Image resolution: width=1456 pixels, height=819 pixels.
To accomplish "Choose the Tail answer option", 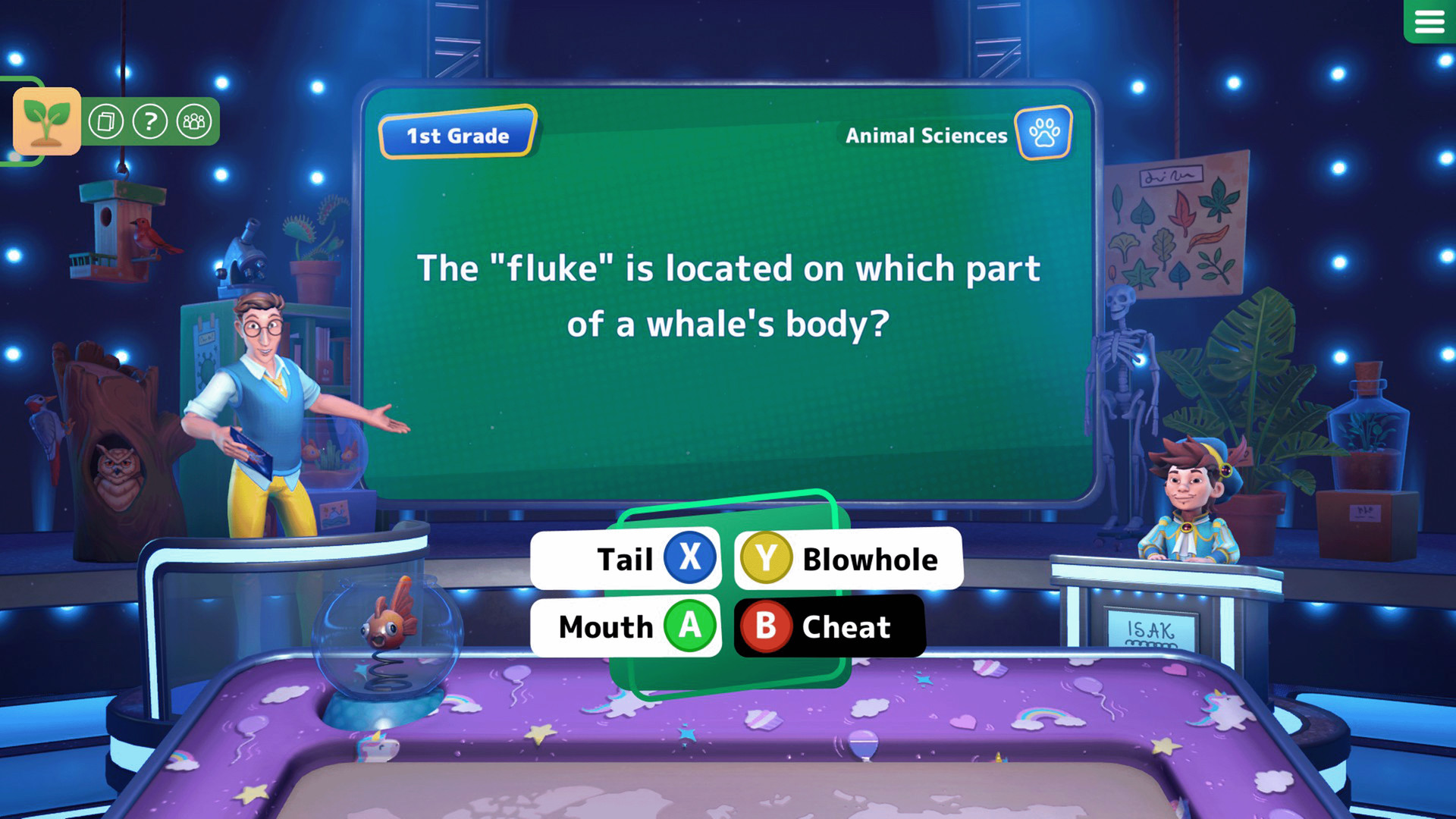I will 626,559.
